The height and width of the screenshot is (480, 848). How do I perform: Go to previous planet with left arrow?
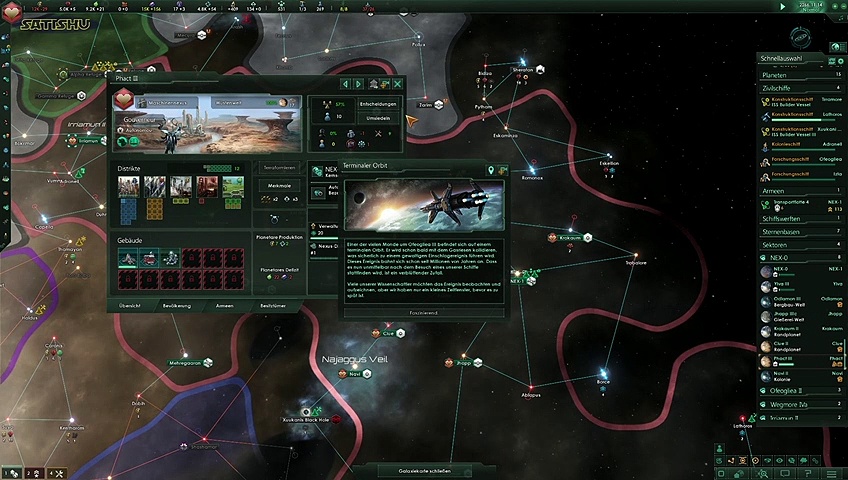[x=346, y=85]
